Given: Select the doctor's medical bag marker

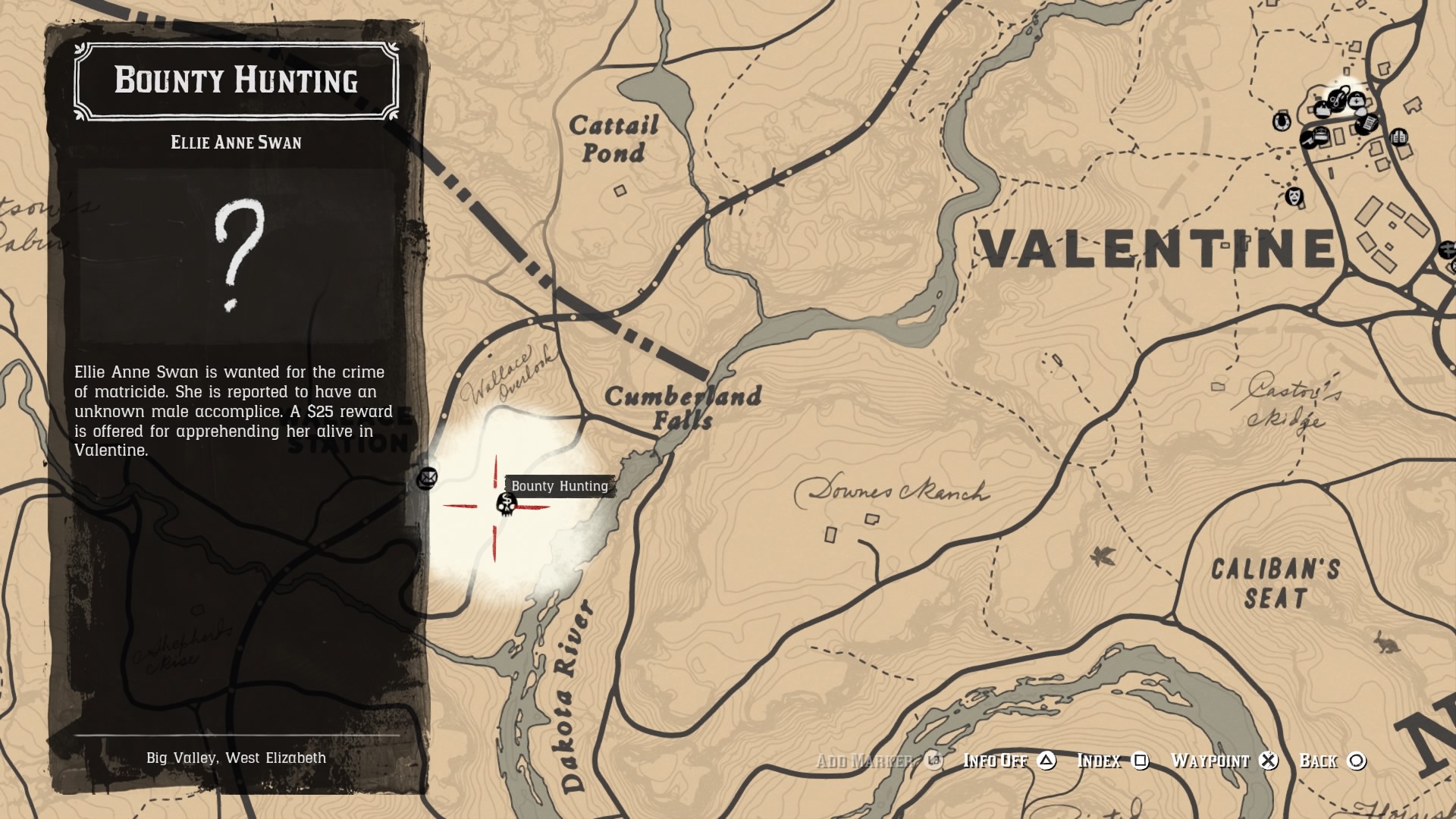Looking at the screenshot, I should (x=1357, y=100).
